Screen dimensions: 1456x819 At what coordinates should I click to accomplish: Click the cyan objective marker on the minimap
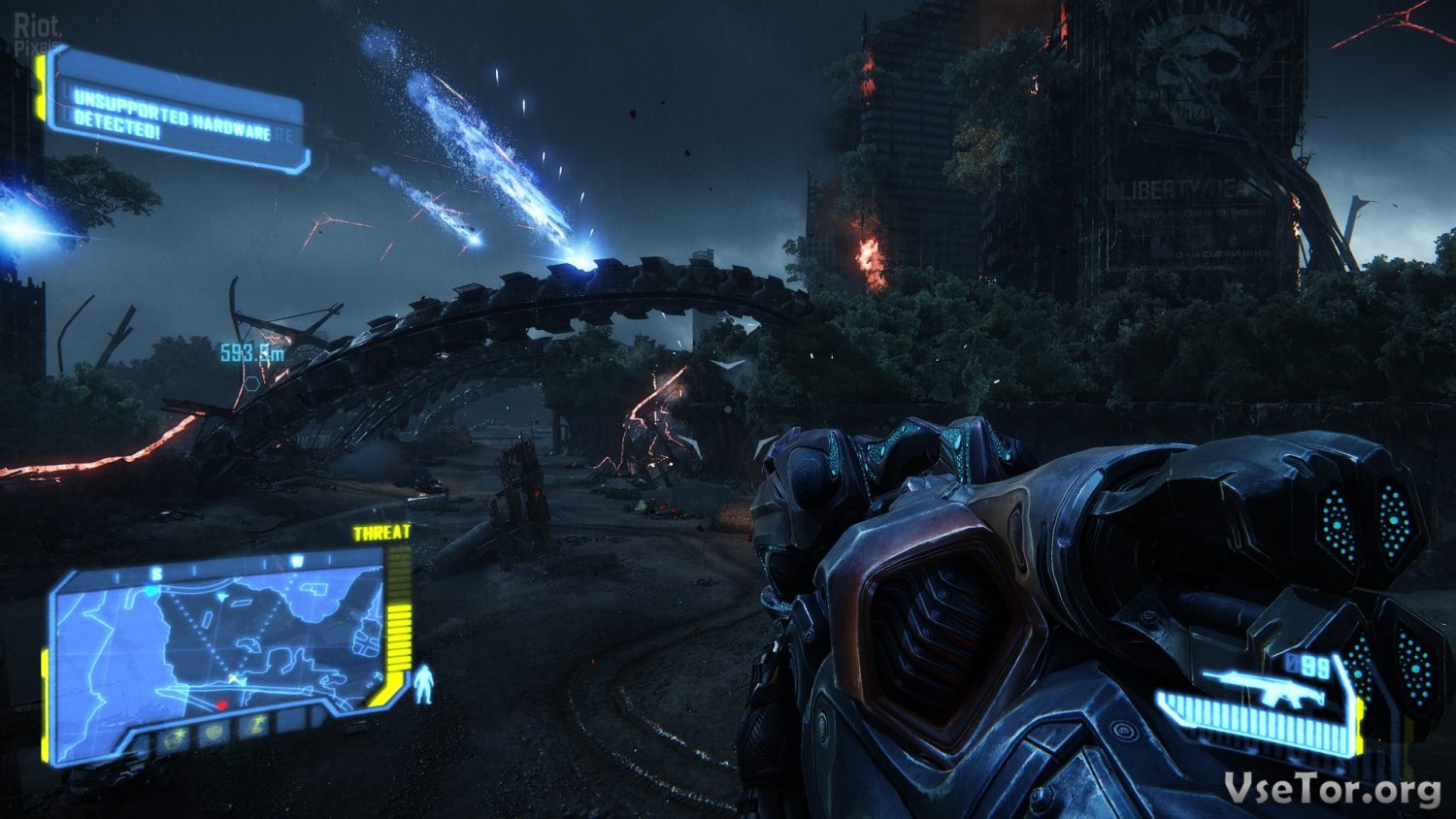pos(152,591)
